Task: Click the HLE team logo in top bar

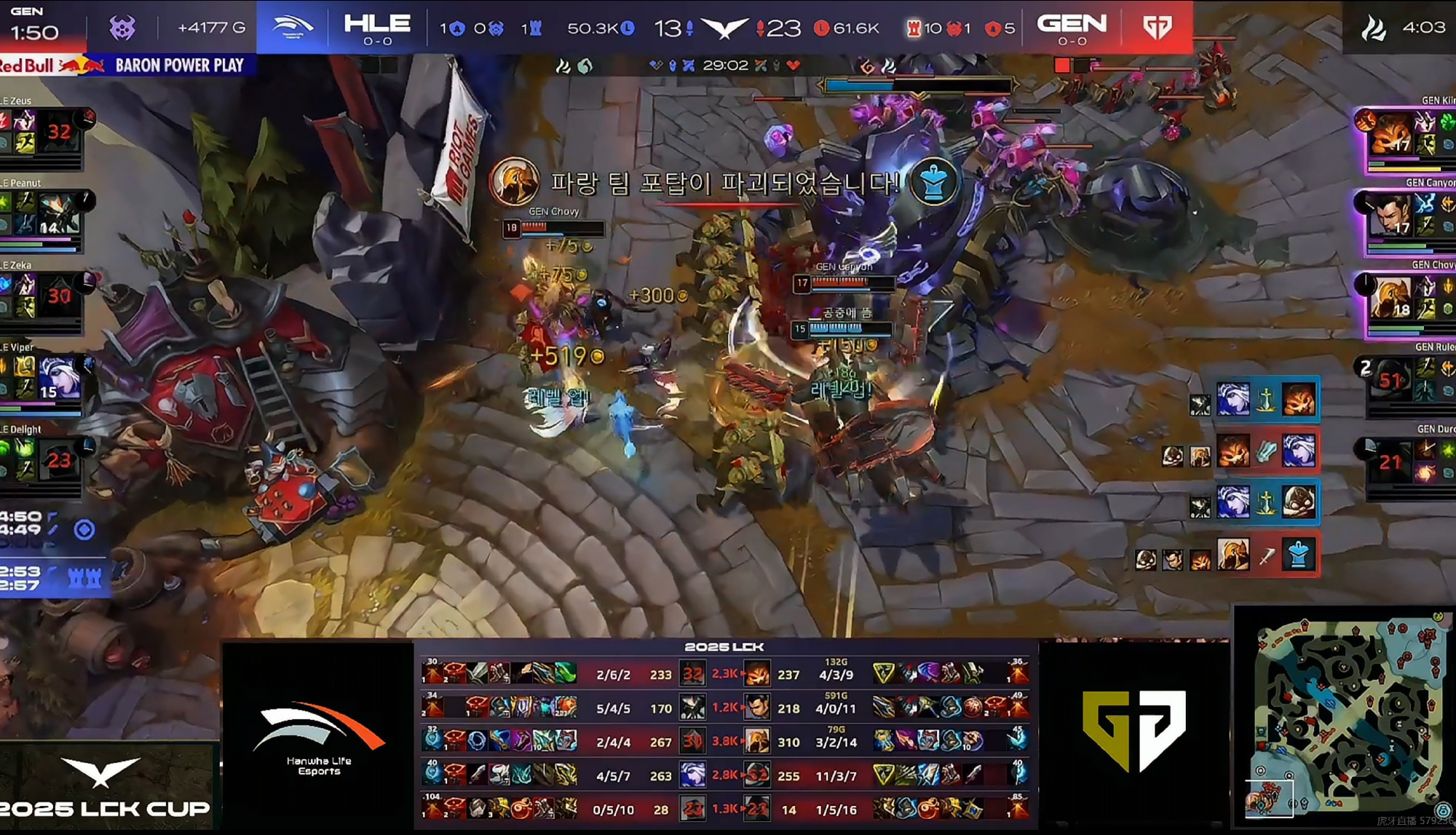Action: coord(292,28)
